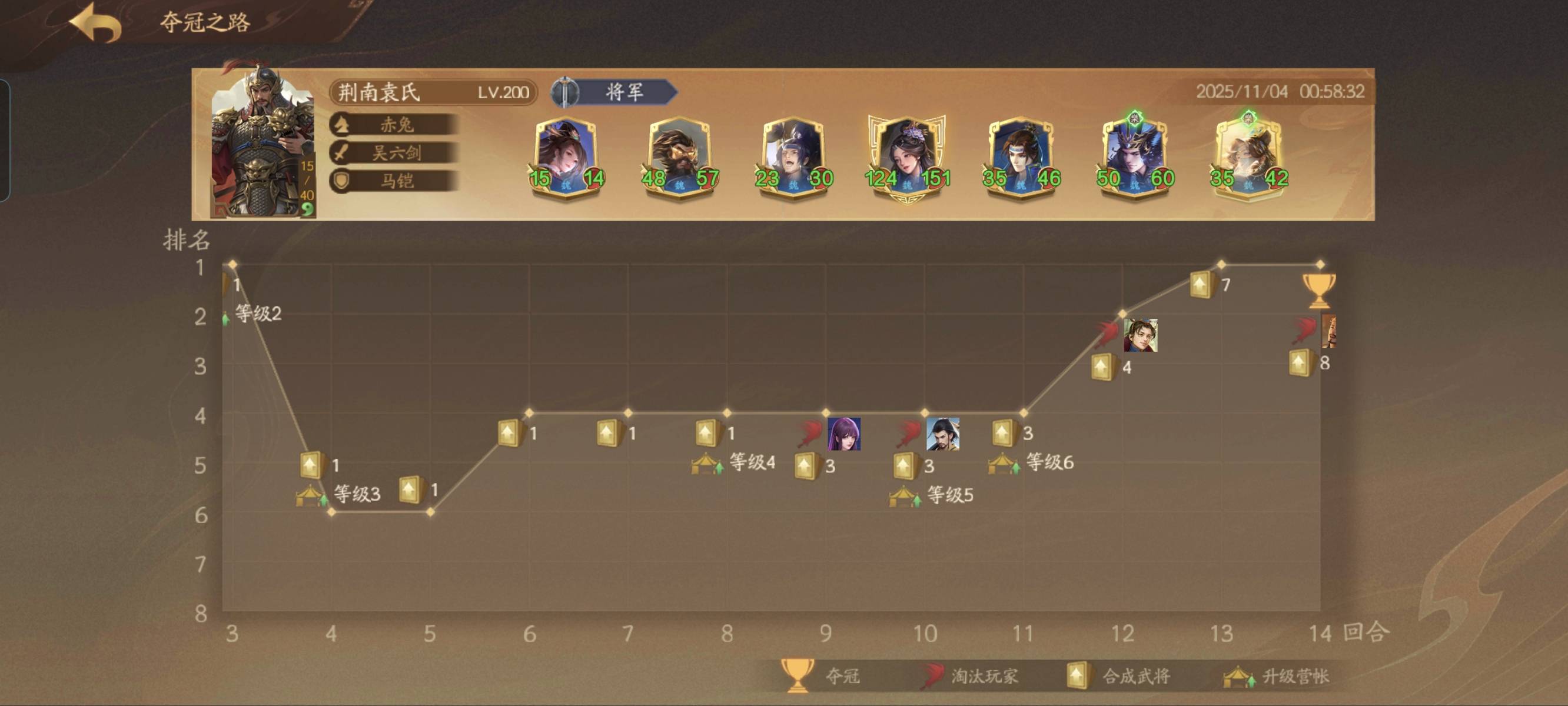Image resolution: width=1568 pixels, height=706 pixels.
Task: View the eliminated player avatar at round 10
Action: [x=942, y=434]
